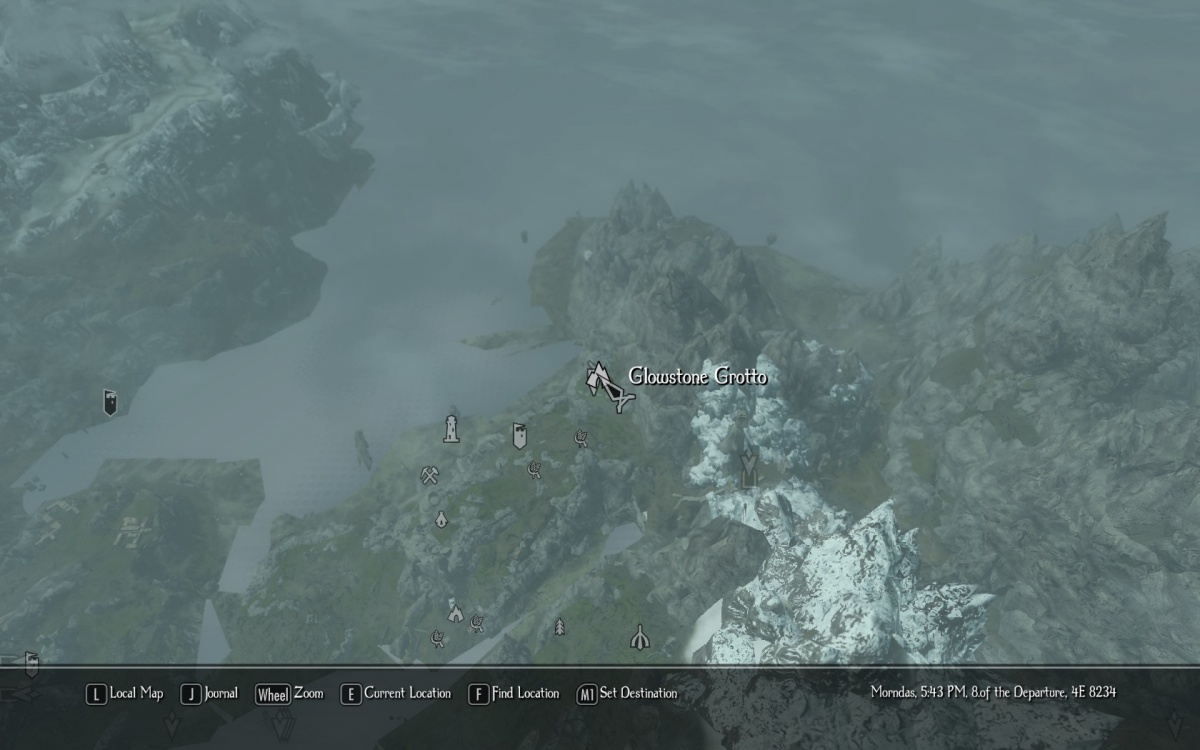
Task: Open the Journal from the map bar
Action: [x=210, y=693]
